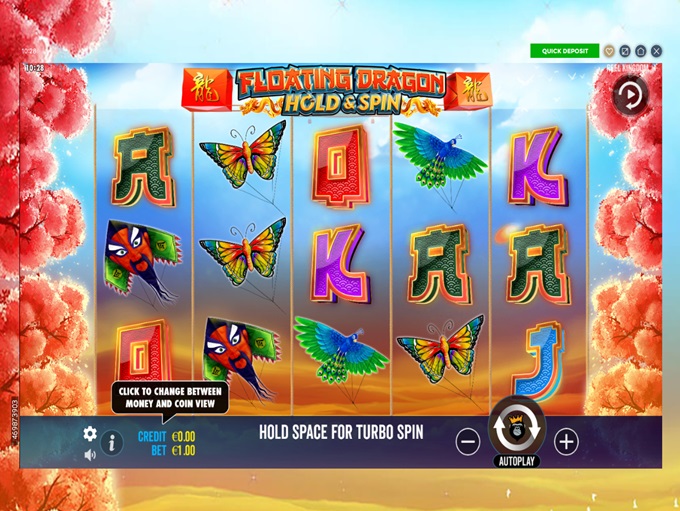Screen dimensions: 680x511
Task: Return to the casino home lobby
Action: [x=640, y=51]
